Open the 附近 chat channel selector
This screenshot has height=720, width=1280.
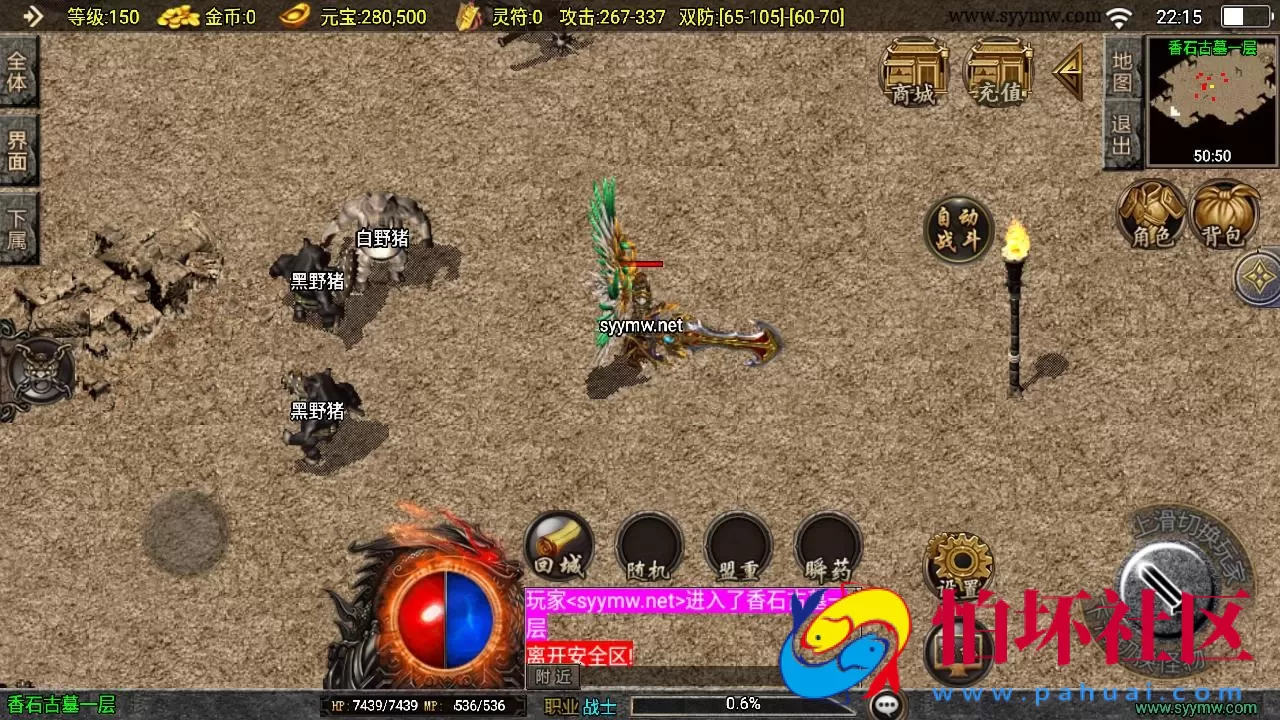coord(551,677)
